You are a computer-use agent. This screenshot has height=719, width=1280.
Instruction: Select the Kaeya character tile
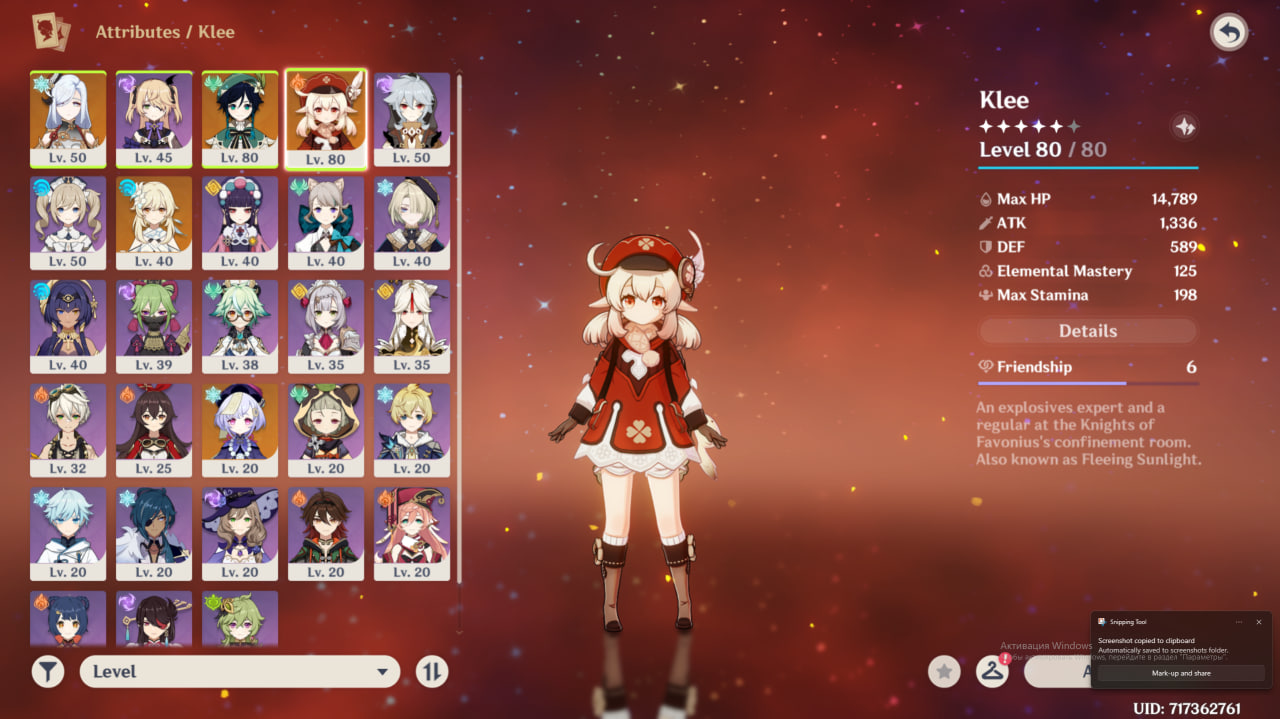point(154,534)
